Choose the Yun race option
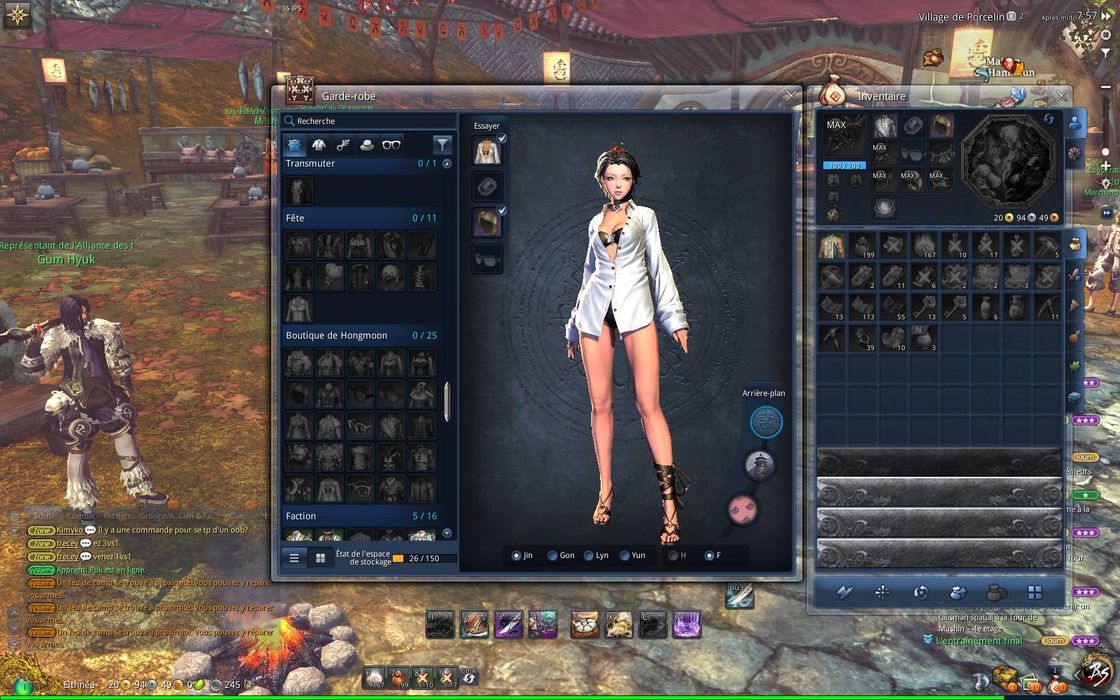Viewport: 1120px width, 700px height. (625, 555)
